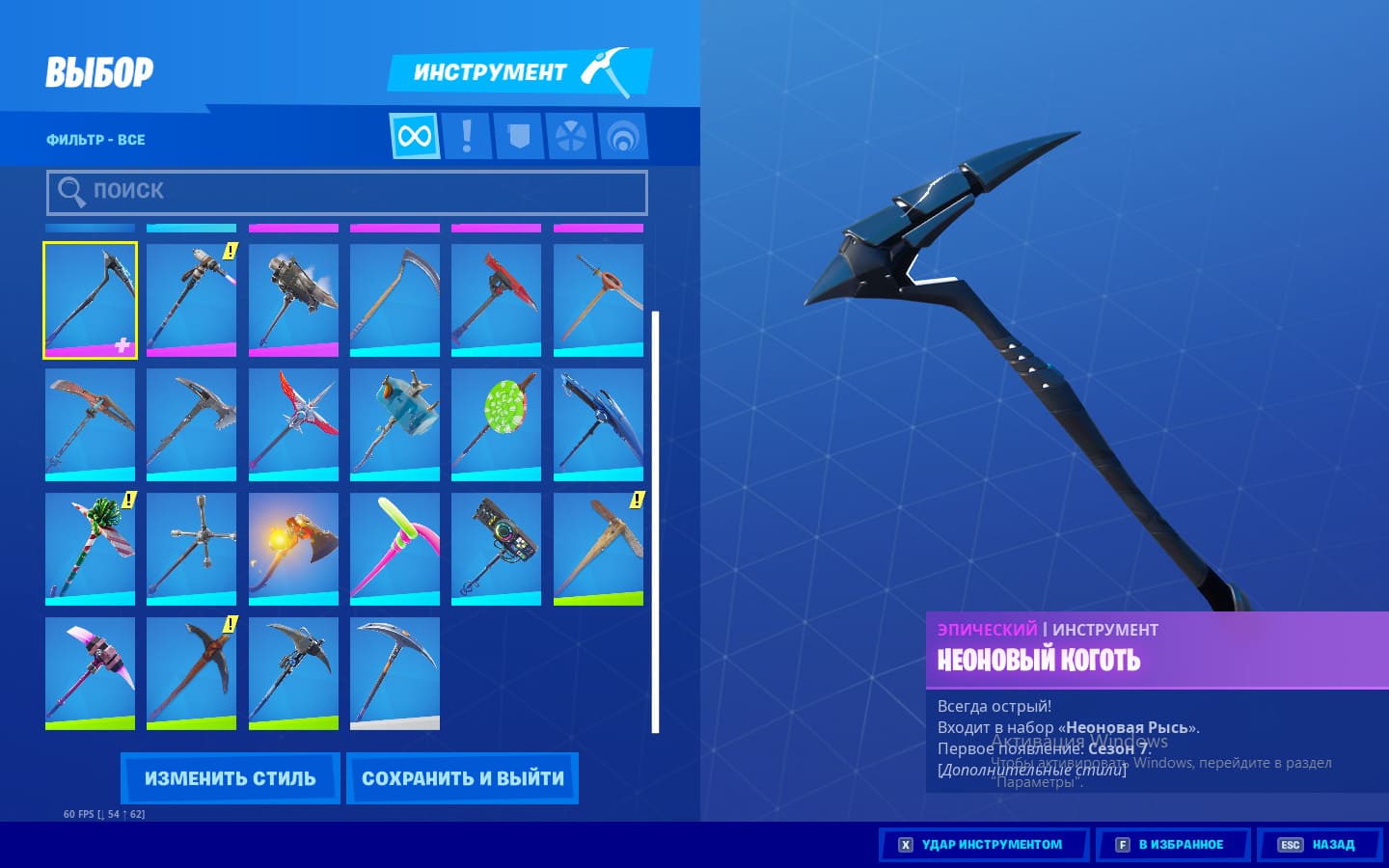Click the search field labeled ПОИСК
This screenshot has width=1389, height=868.
coord(347,192)
